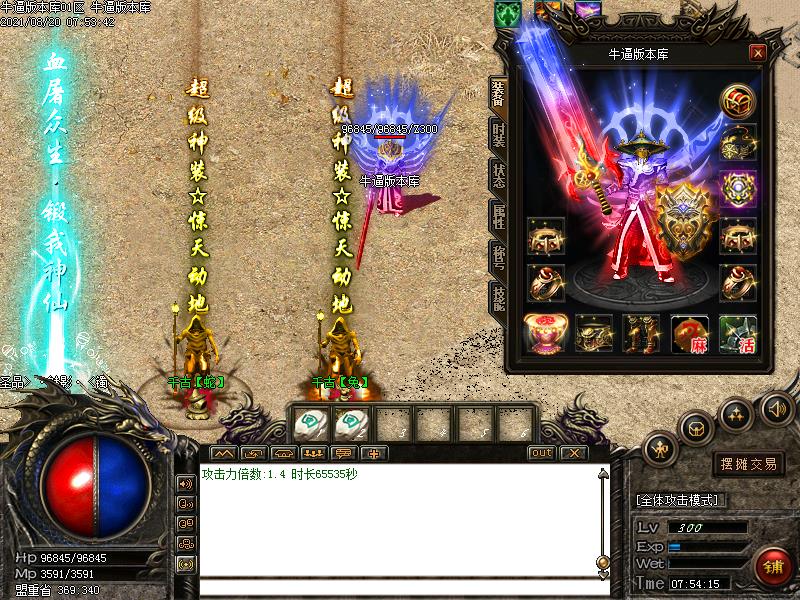The height and width of the screenshot is (600, 800).
Task: Click the treasure chest icon in equipment panel
Action: [738, 100]
